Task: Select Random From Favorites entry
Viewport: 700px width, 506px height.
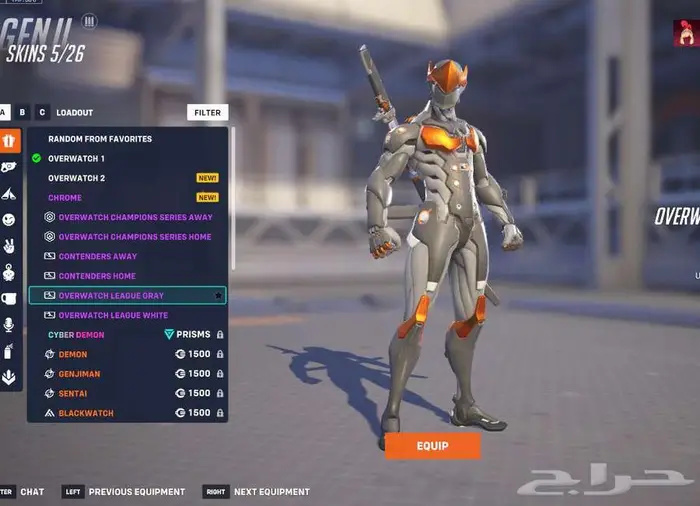Action: 100,139
